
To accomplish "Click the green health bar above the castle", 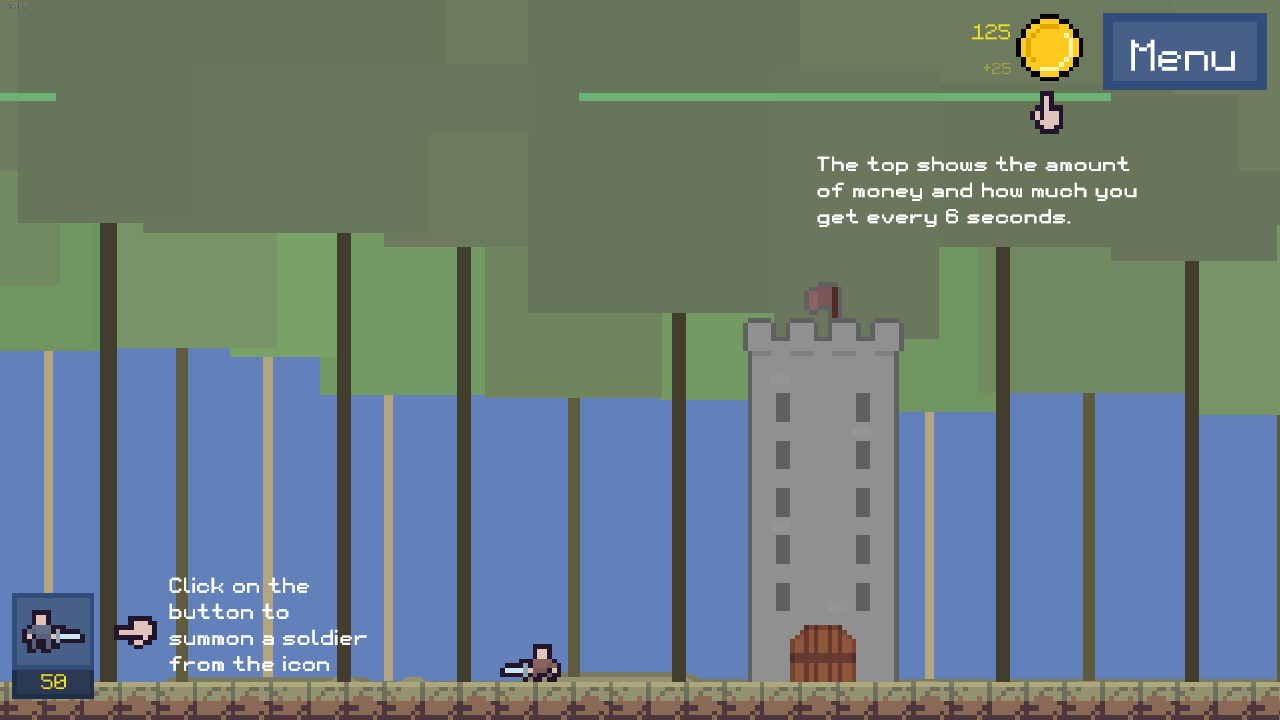I will (x=845, y=97).
